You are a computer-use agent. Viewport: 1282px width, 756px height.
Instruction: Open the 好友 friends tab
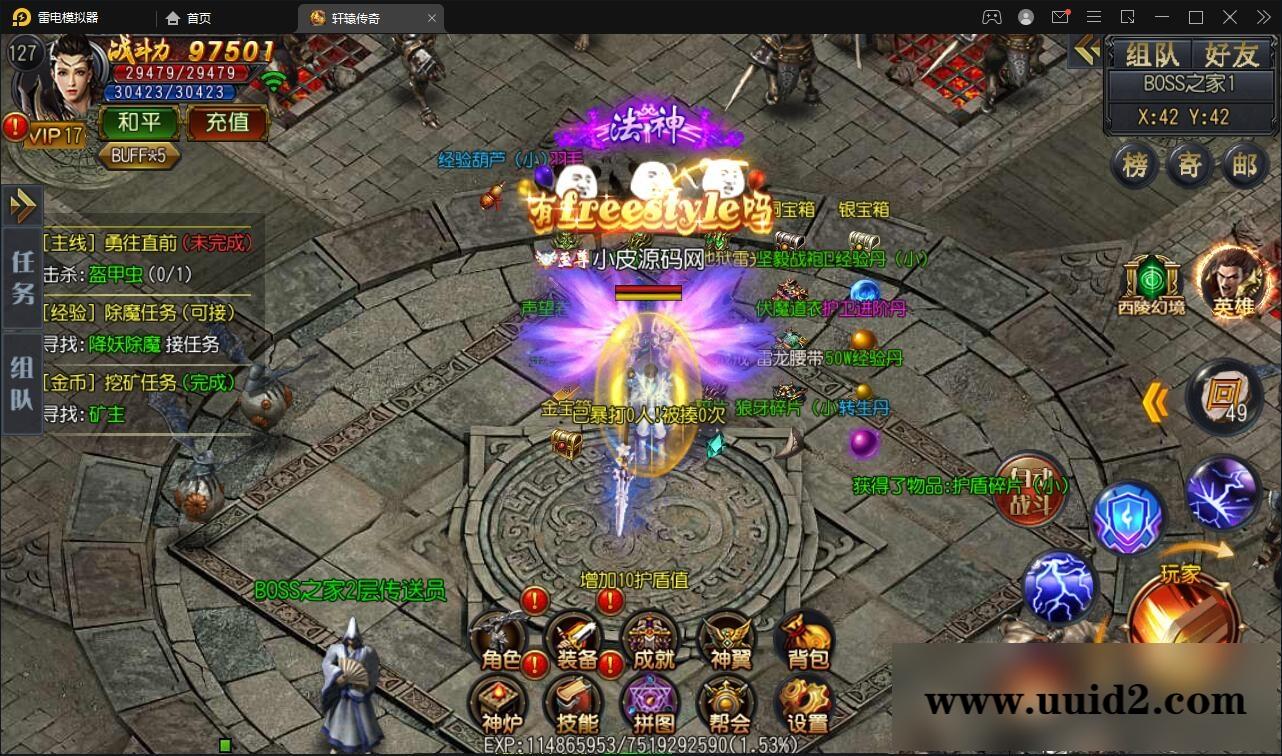pyautogui.click(x=1231, y=54)
